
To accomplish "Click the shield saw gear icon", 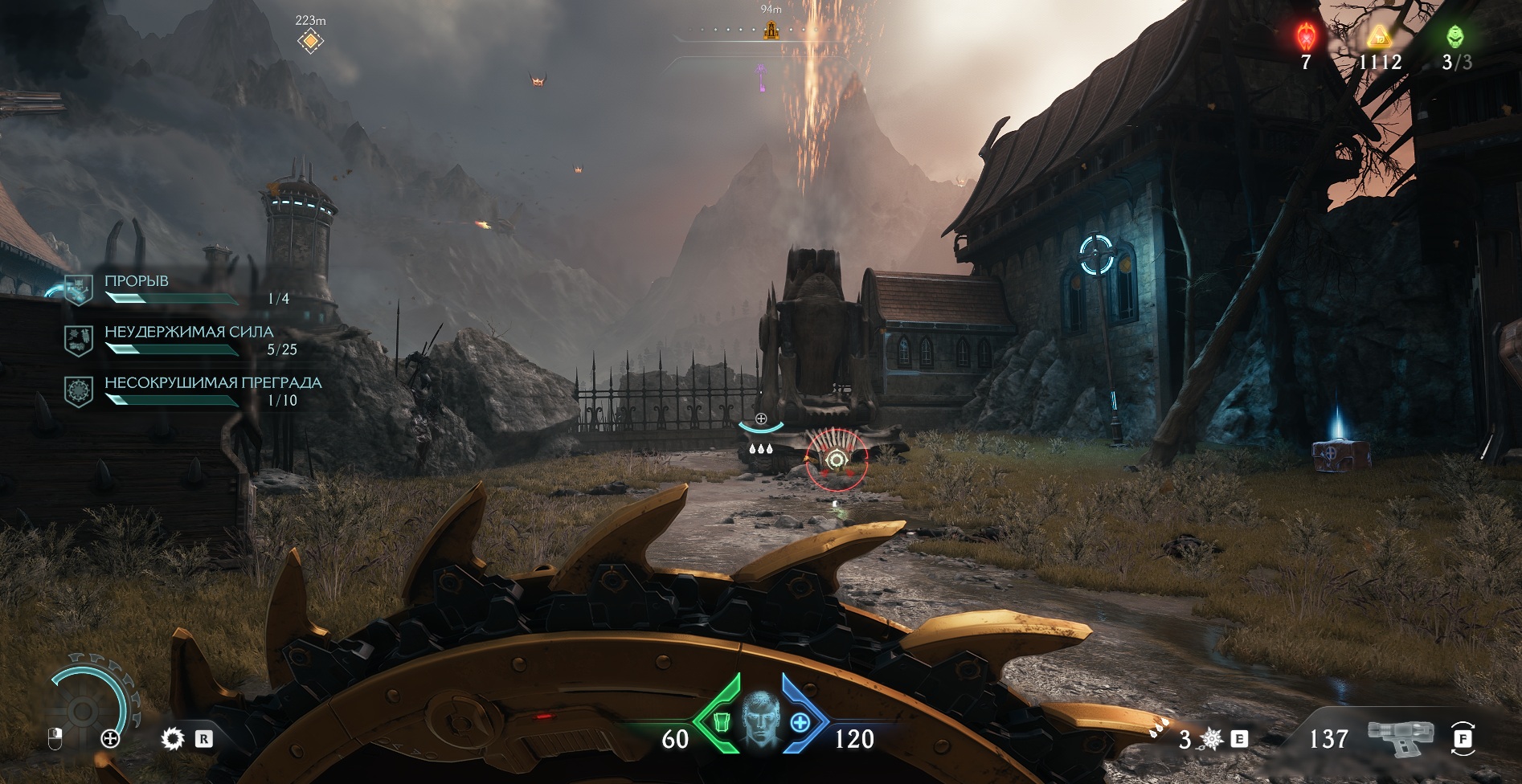I will (172, 738).
